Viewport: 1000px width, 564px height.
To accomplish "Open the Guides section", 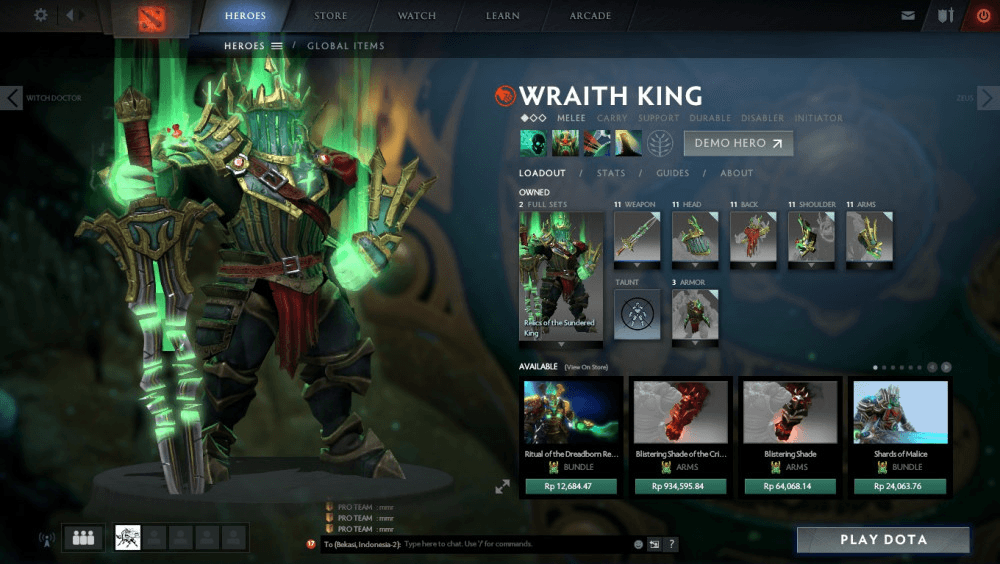I will pyautogui.click(x=672, y=173).
